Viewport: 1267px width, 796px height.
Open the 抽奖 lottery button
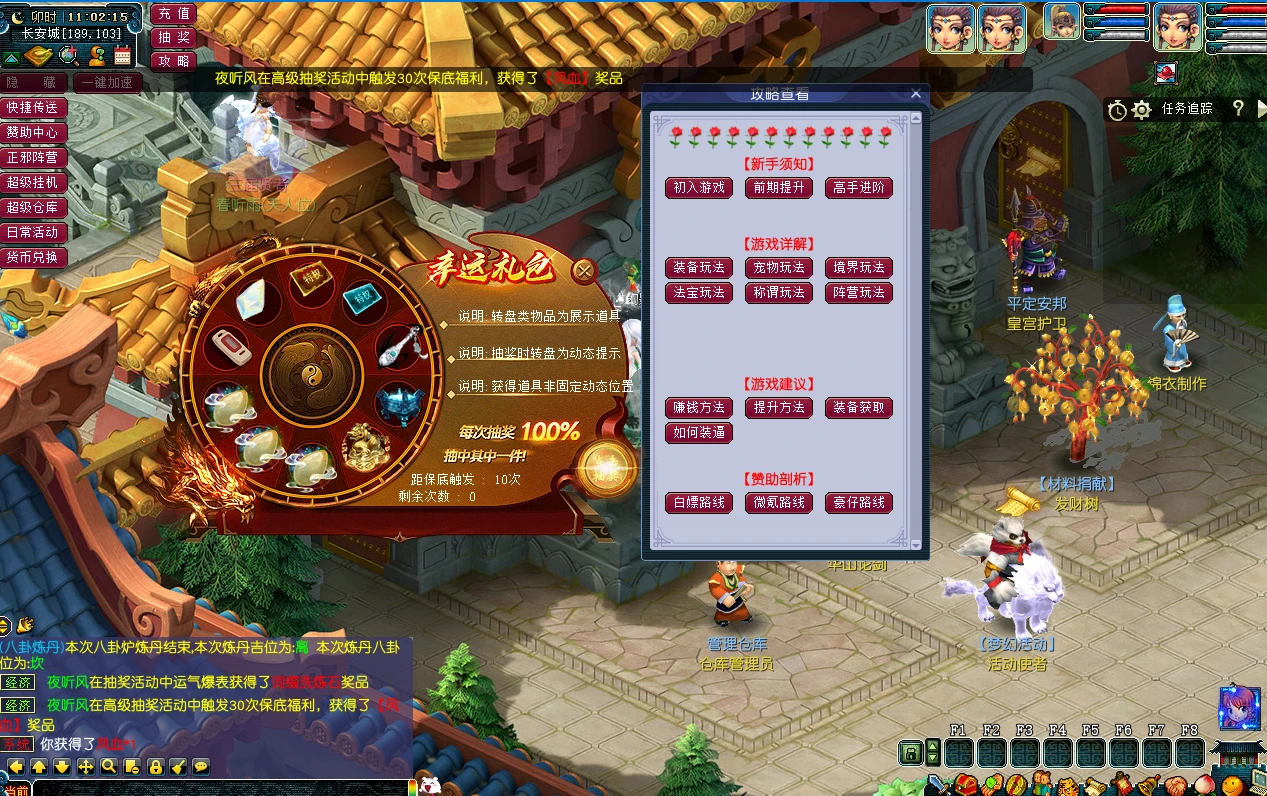point(174,37)
